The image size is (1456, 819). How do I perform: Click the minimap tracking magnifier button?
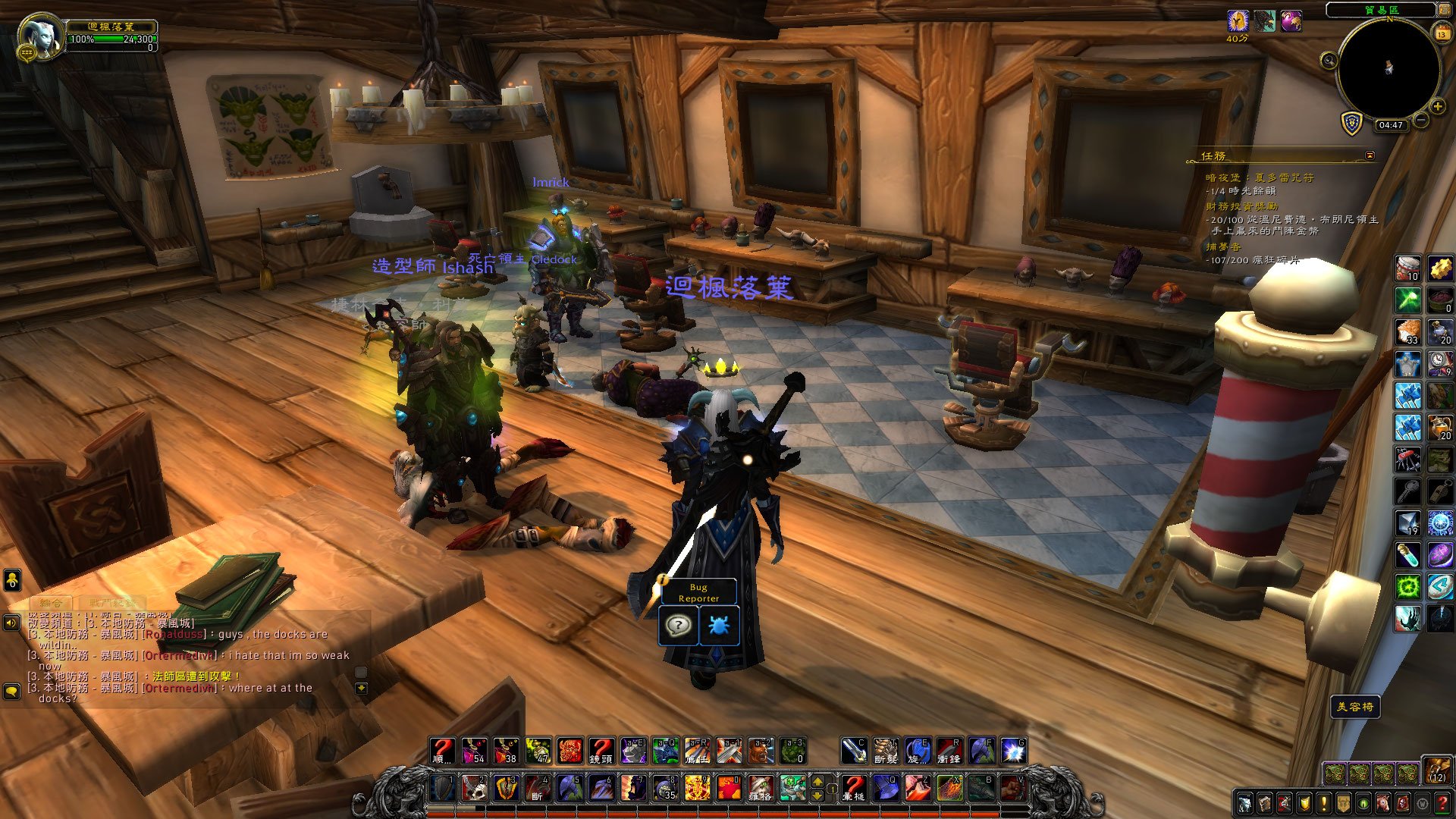pos(1329,61)
